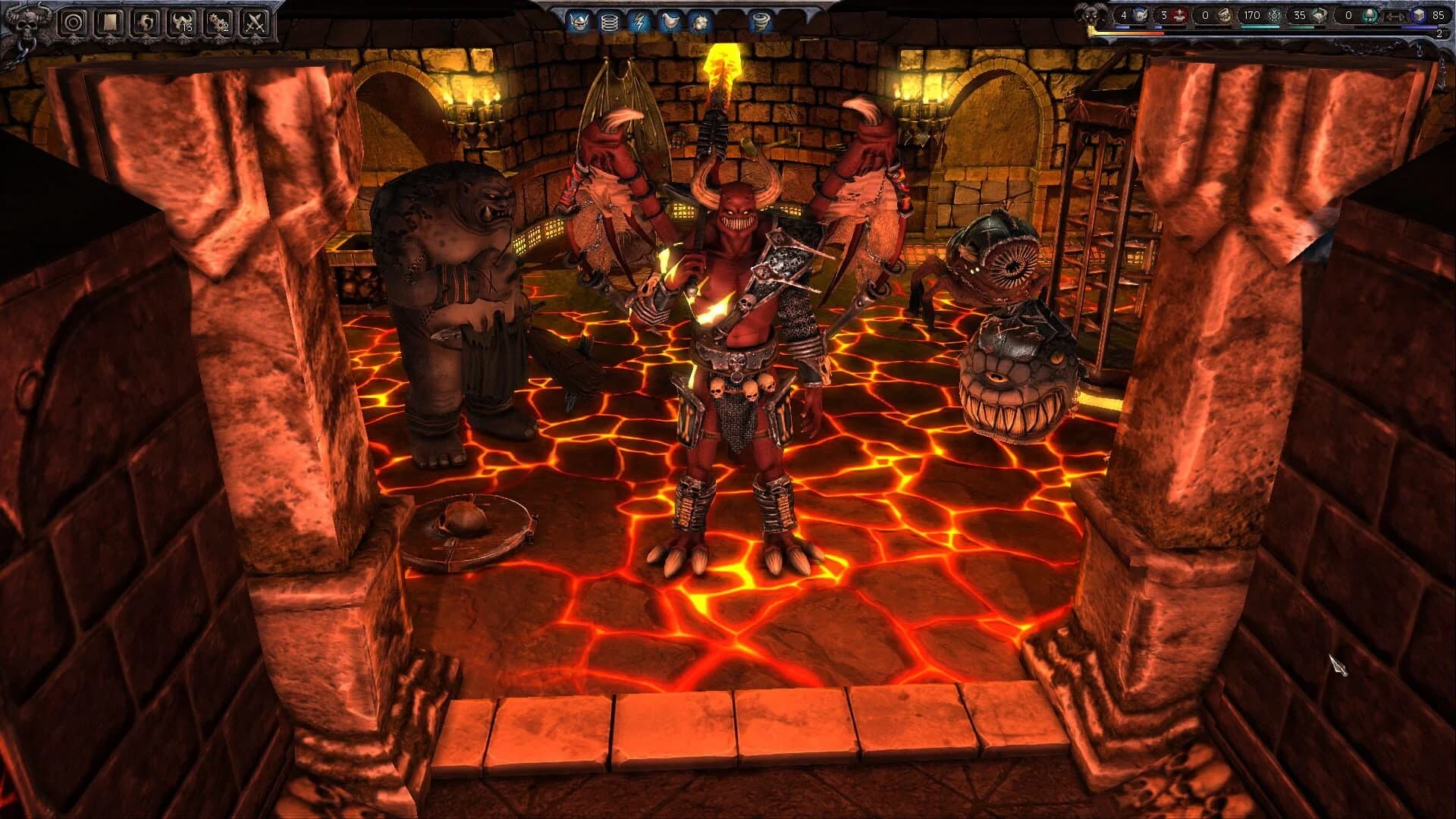Select the flesh icon with counter 2

[x=218, y=23]
